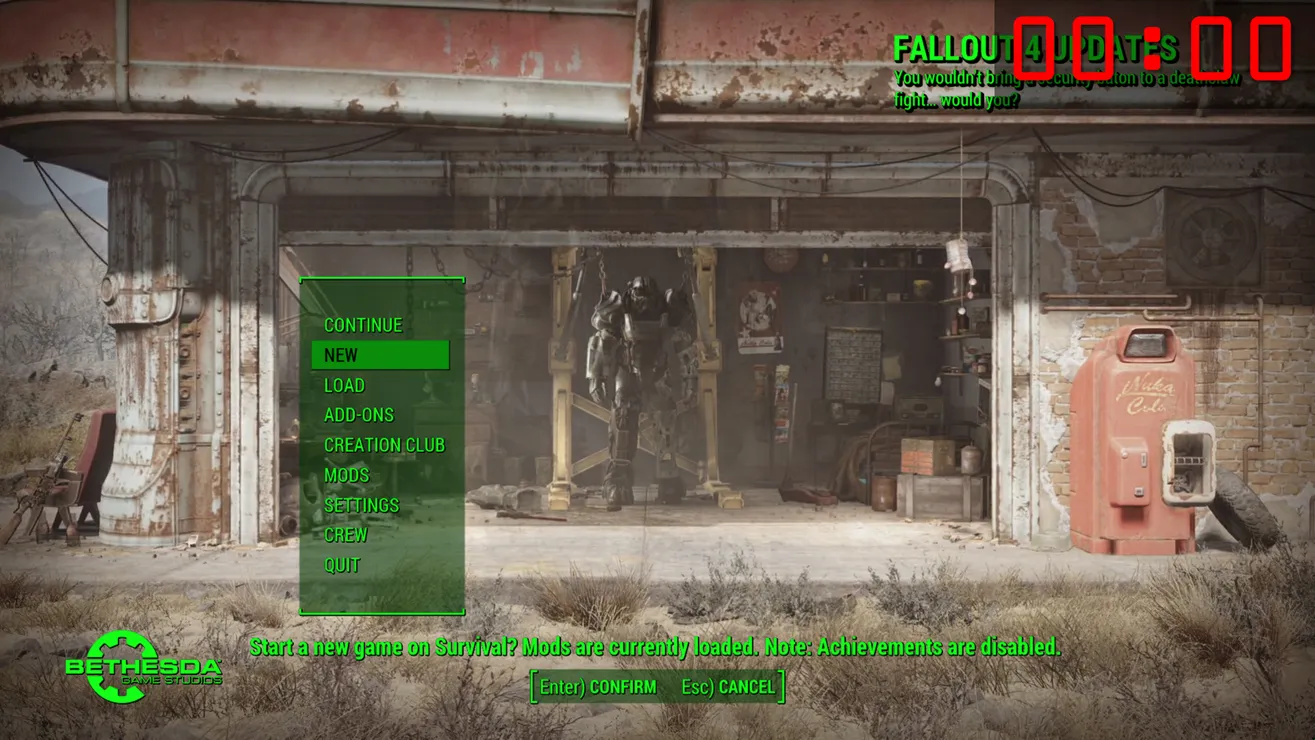This screenshot has width=1315, height=740.
Task: Open the Load game menu
Action: pyautogui.click(x=344, y=385)
